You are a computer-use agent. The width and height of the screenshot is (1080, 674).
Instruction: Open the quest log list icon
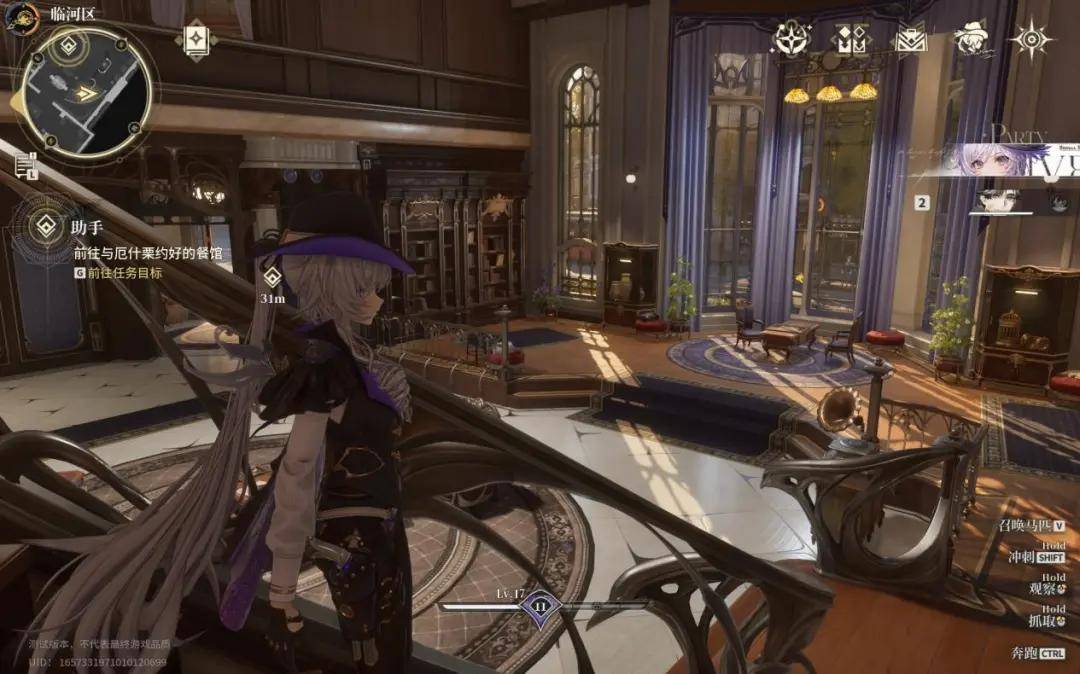pos(24,166)
